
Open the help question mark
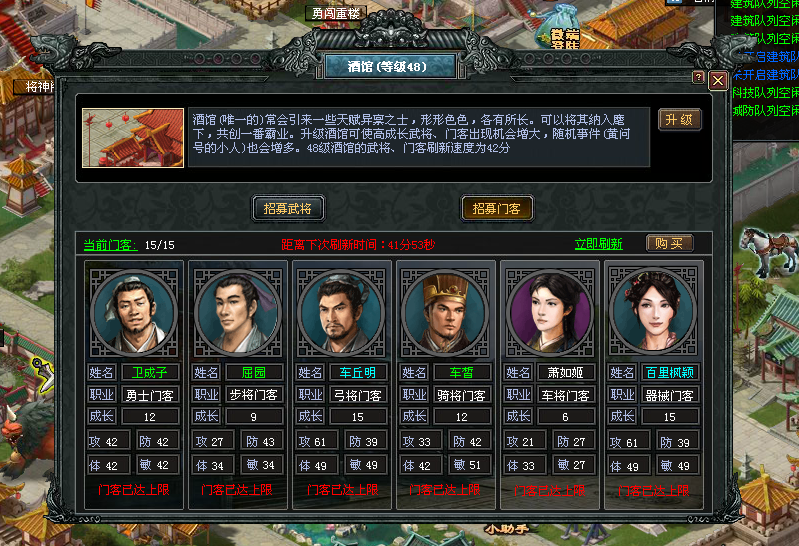(699, 78)
